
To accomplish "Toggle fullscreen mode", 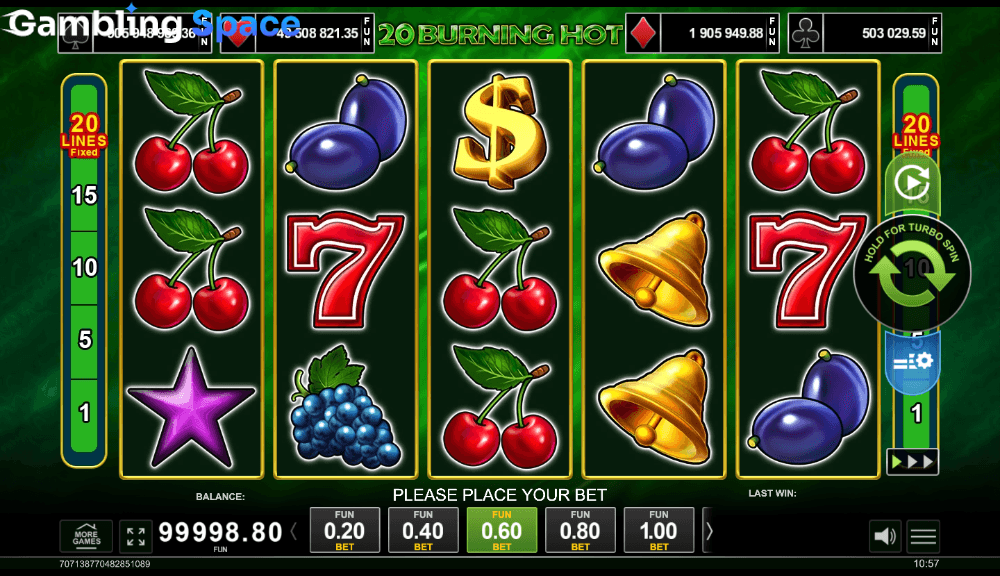I will pos(135,537).
